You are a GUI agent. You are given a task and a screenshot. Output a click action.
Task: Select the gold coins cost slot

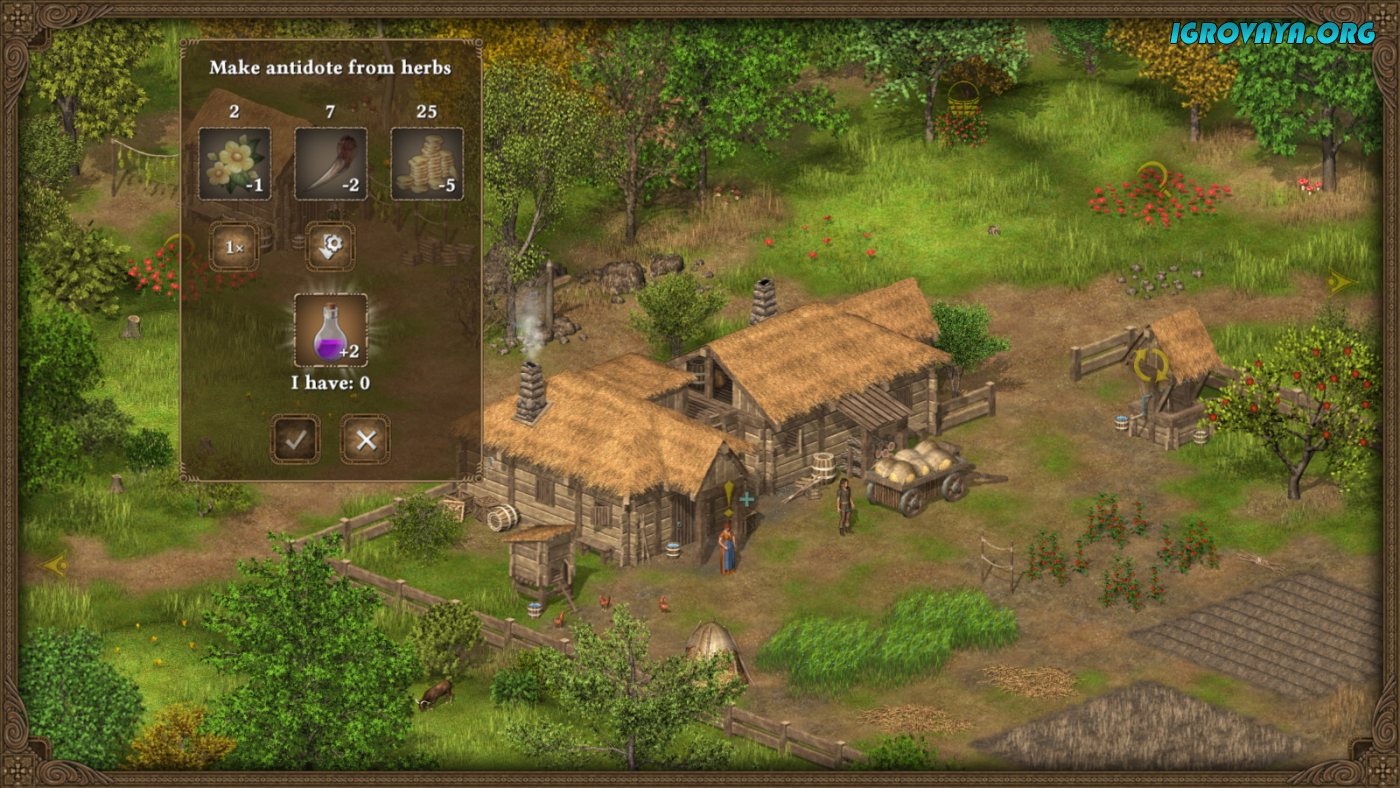[x=426, y=164]
